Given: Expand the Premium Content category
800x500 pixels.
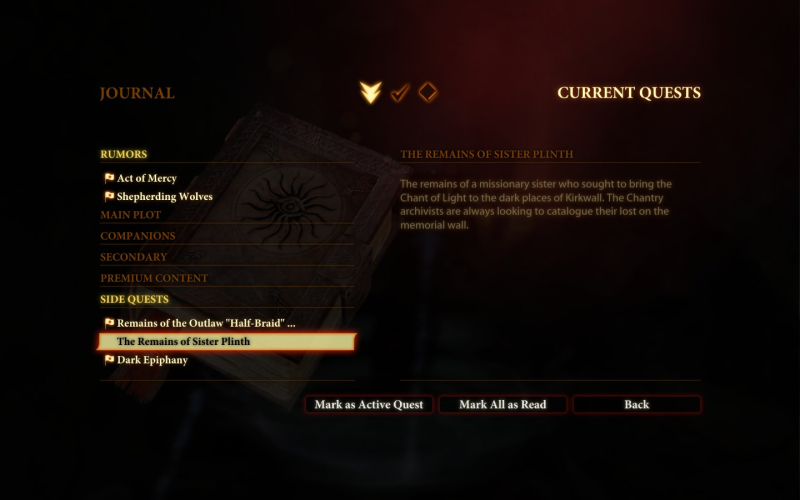Looking at the screenshot, I should [x=154, y=278].
